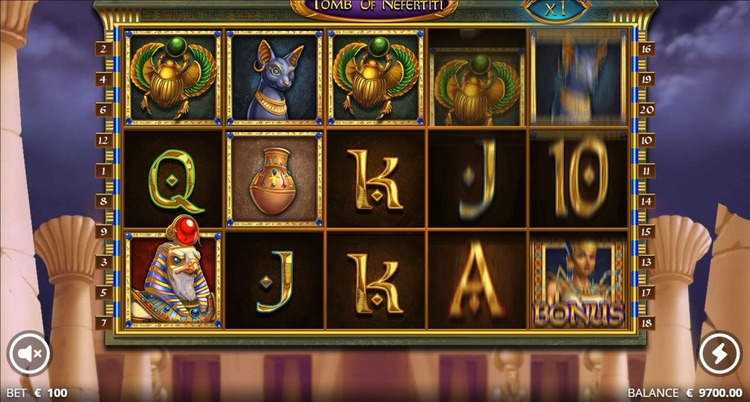
Task: Activate the lightning bolt quick spin button
Action: click(720, 353)
